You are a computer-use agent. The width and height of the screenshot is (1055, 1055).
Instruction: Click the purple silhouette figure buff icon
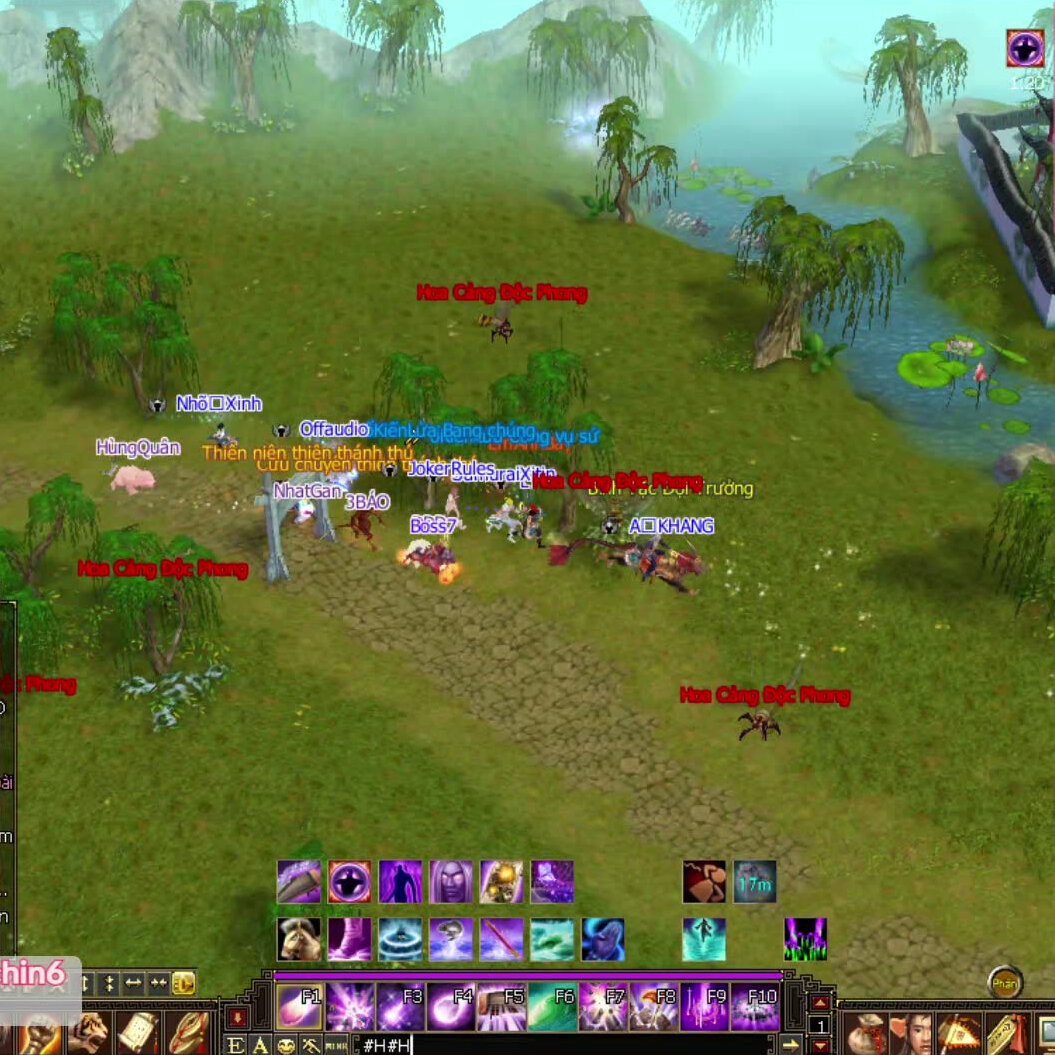pos(400,882)
